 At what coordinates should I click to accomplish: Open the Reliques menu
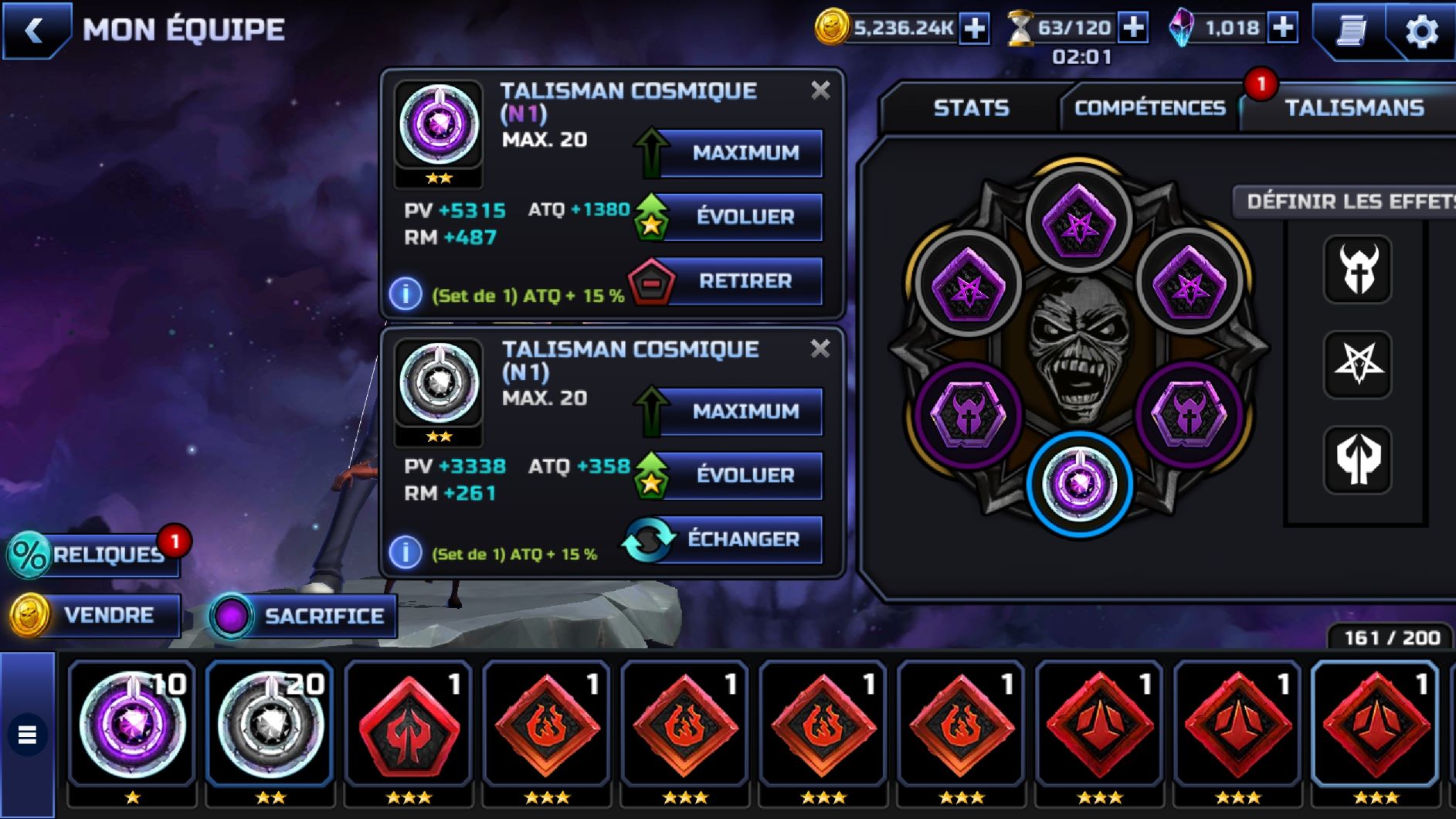(95, 555)
